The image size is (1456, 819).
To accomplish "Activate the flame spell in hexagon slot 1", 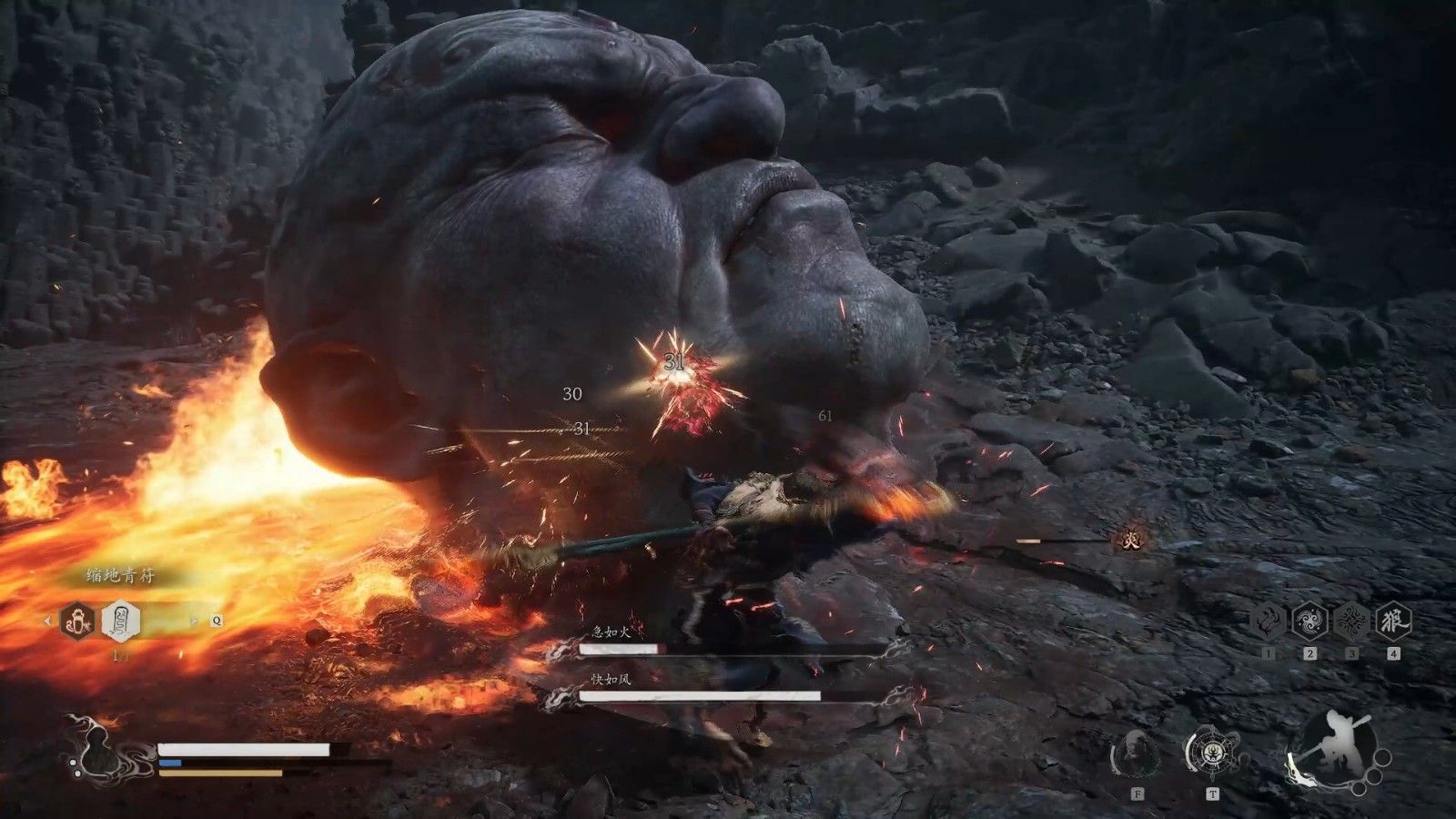I will [1267, 622].
